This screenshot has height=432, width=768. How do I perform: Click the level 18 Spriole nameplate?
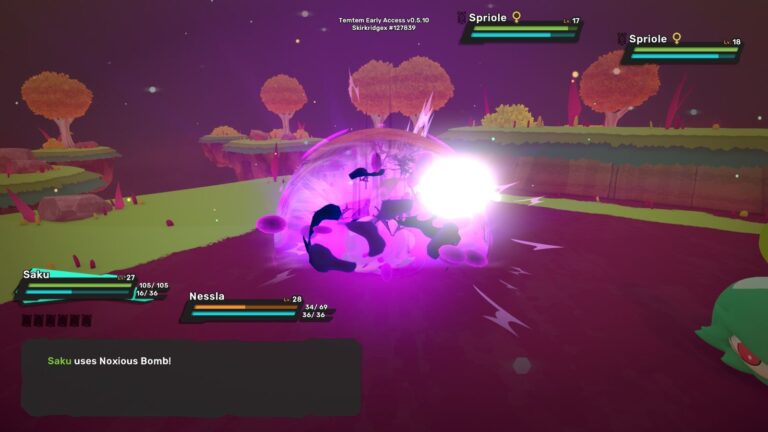[x=681, y=48]
